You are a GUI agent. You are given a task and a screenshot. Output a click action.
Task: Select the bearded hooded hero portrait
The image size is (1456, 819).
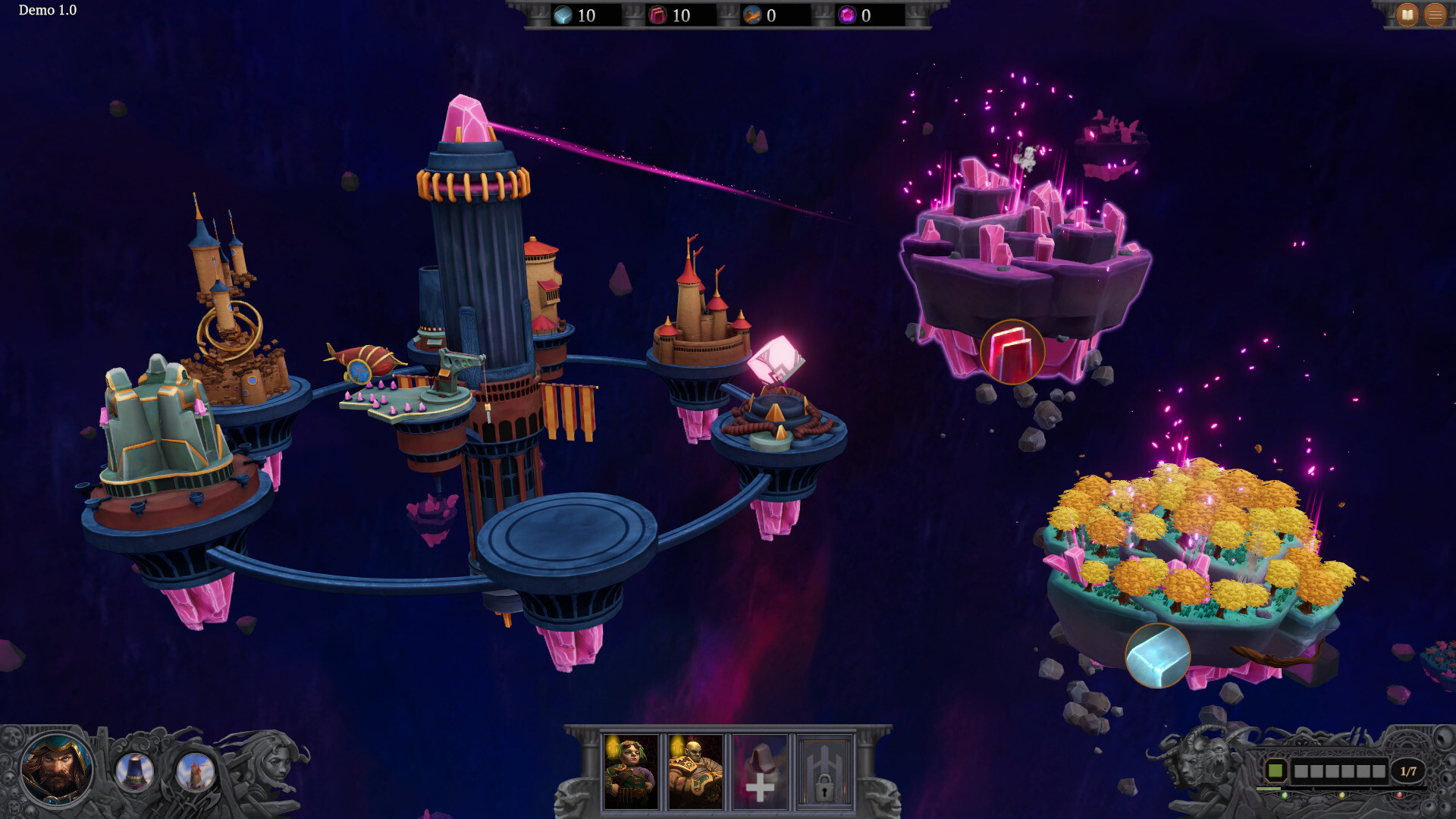[55, 770]
